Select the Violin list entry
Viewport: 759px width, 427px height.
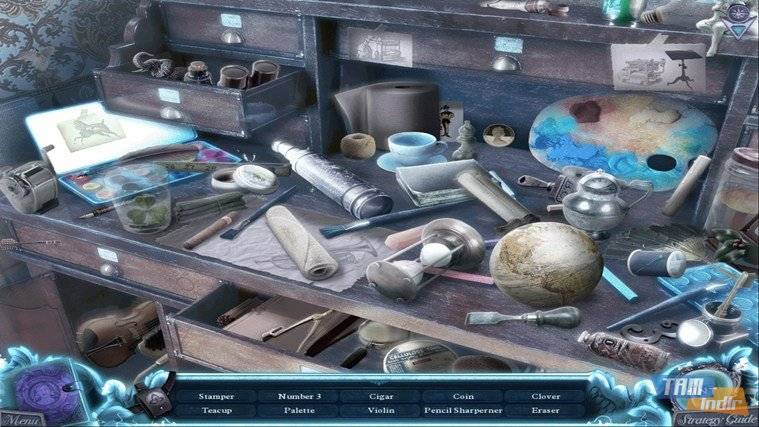pos(379,410)
